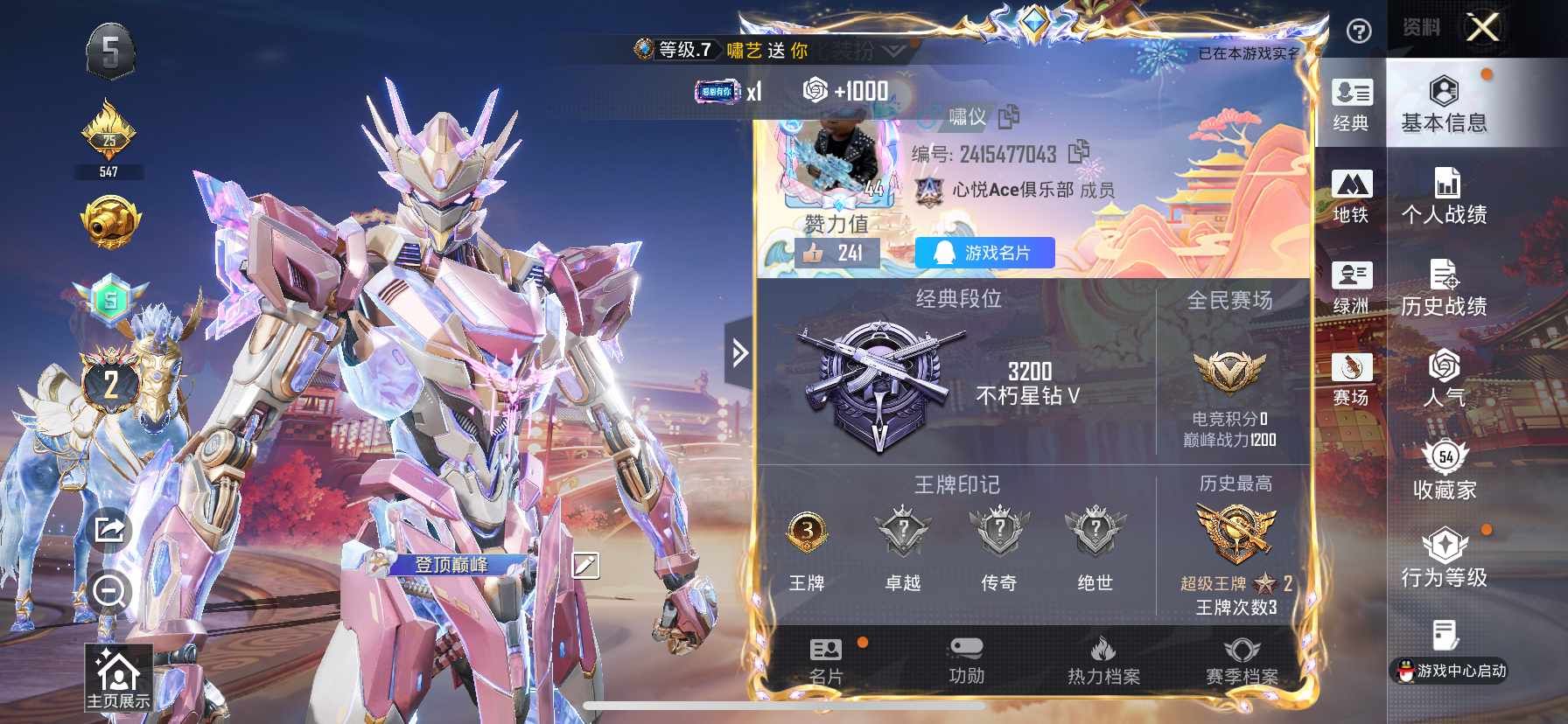View the 热力档案 tab

(x=1103, y=661)
